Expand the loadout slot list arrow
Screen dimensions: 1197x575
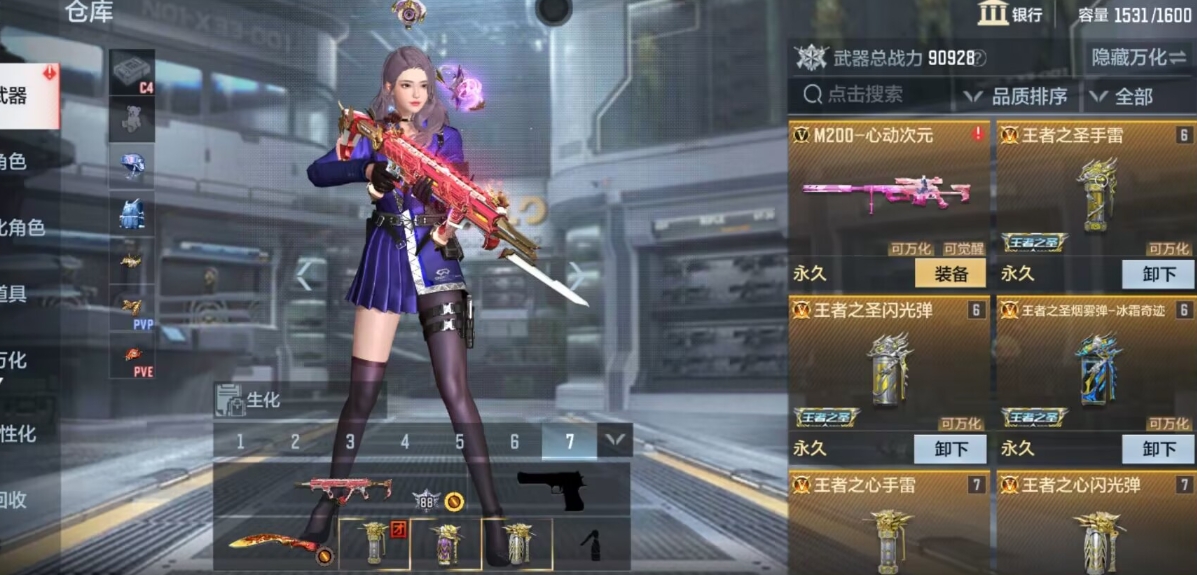click(x=614, y=439)
